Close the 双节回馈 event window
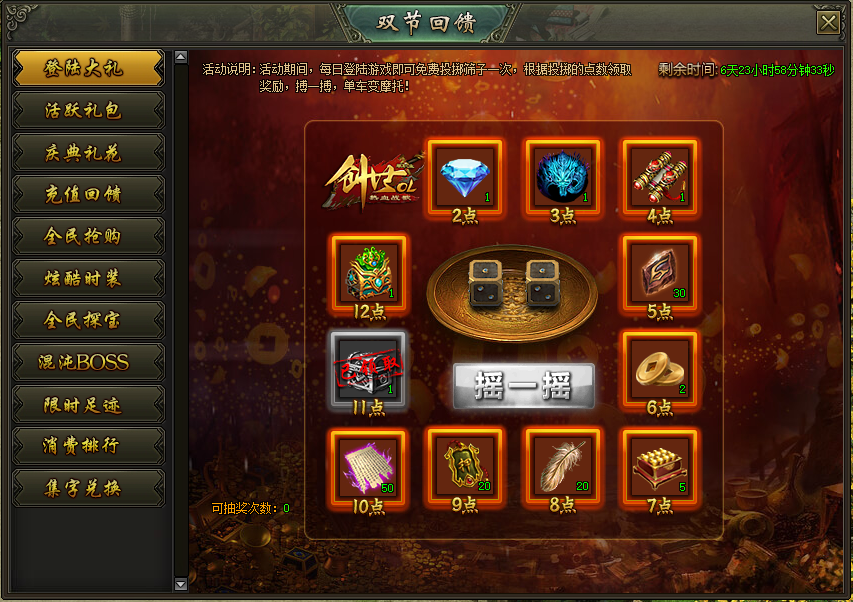 (827, 24)
